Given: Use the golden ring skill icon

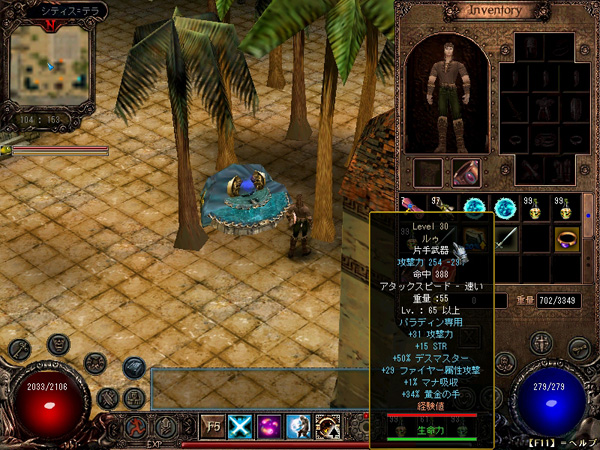Looking at the screenshot, I should click(328, 426).
